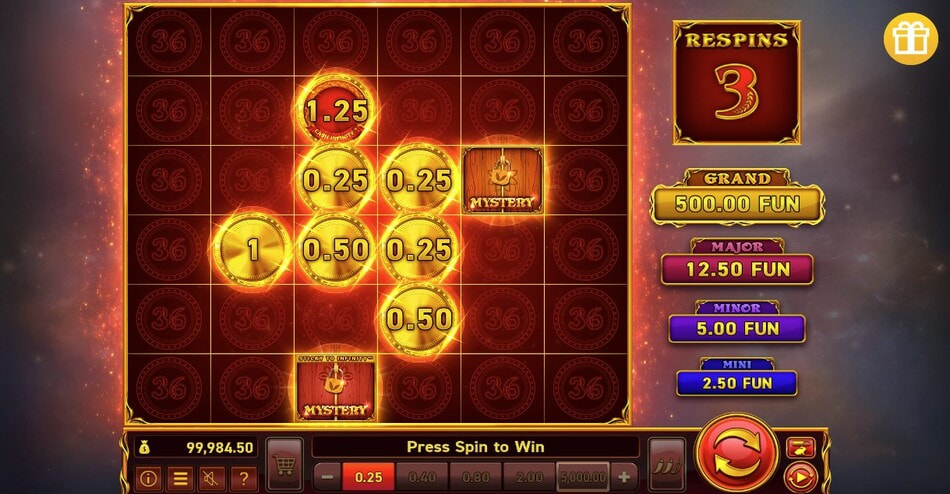Viewport: 950px width, 494px height.
Task: Toggle the muted sound speaker
Action: [x=212, y=478]
